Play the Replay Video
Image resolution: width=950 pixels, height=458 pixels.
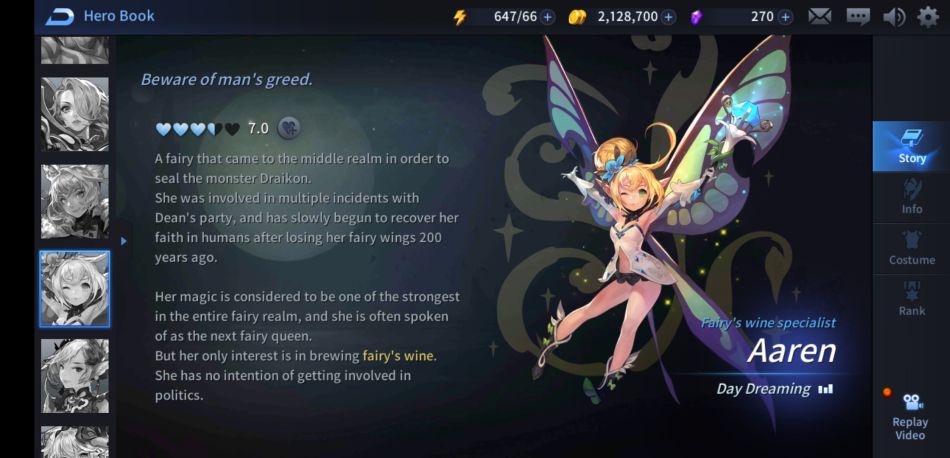pos(910,414)
